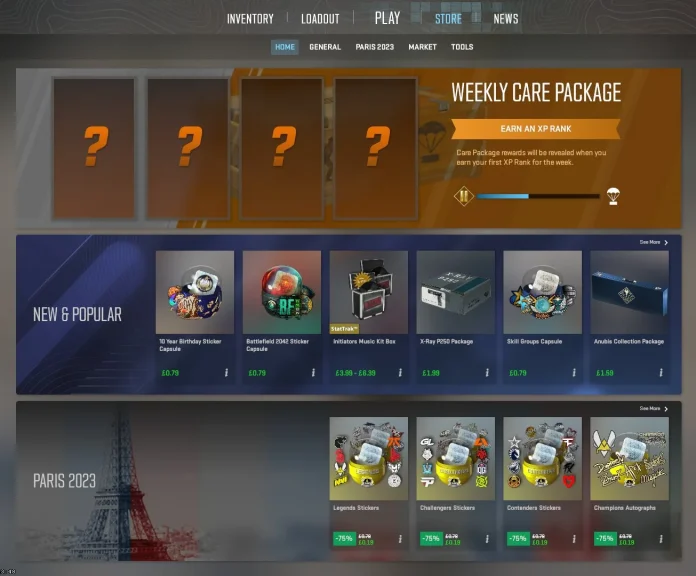Viewport: 696px width, 576px height.
Task: Open the News section
Action: click(506, 19)
